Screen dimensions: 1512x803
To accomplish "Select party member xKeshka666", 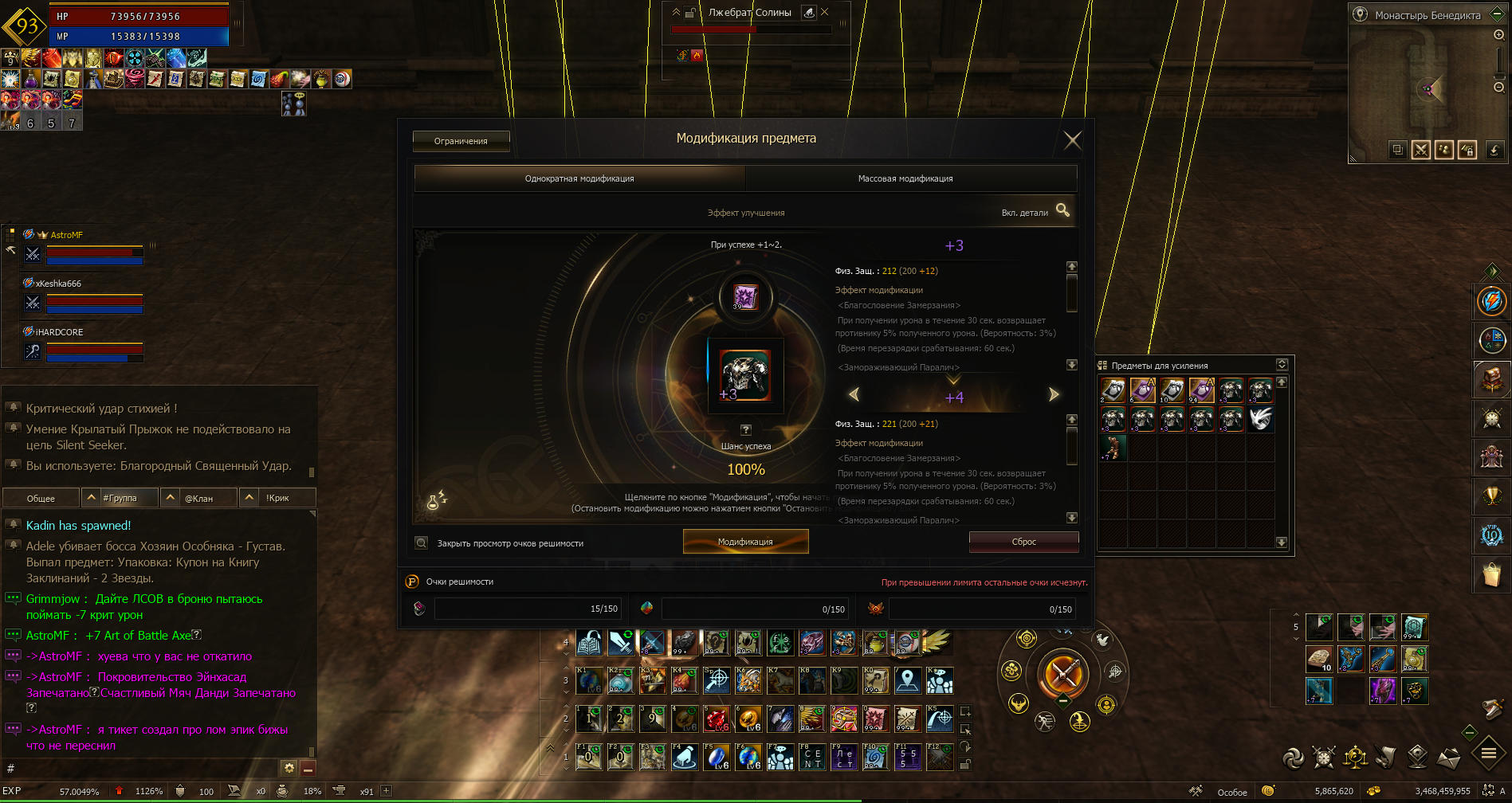I will click(58, 284).
